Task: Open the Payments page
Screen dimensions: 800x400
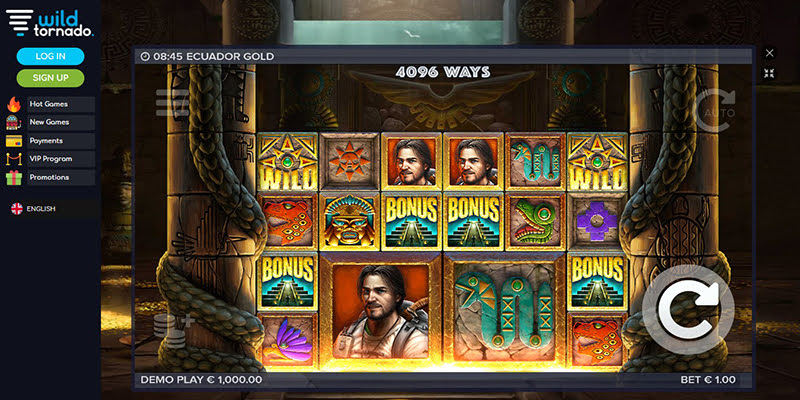Action: 50,140
